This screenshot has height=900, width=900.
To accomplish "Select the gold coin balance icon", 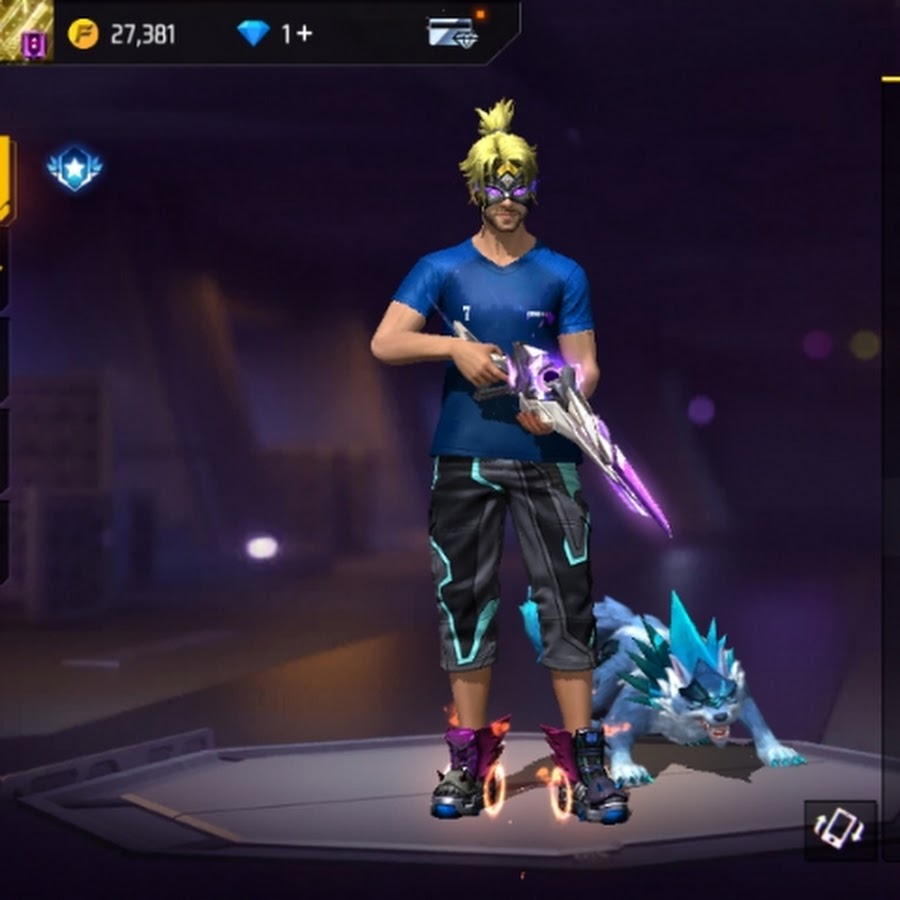I will click(x=84, y=34).
